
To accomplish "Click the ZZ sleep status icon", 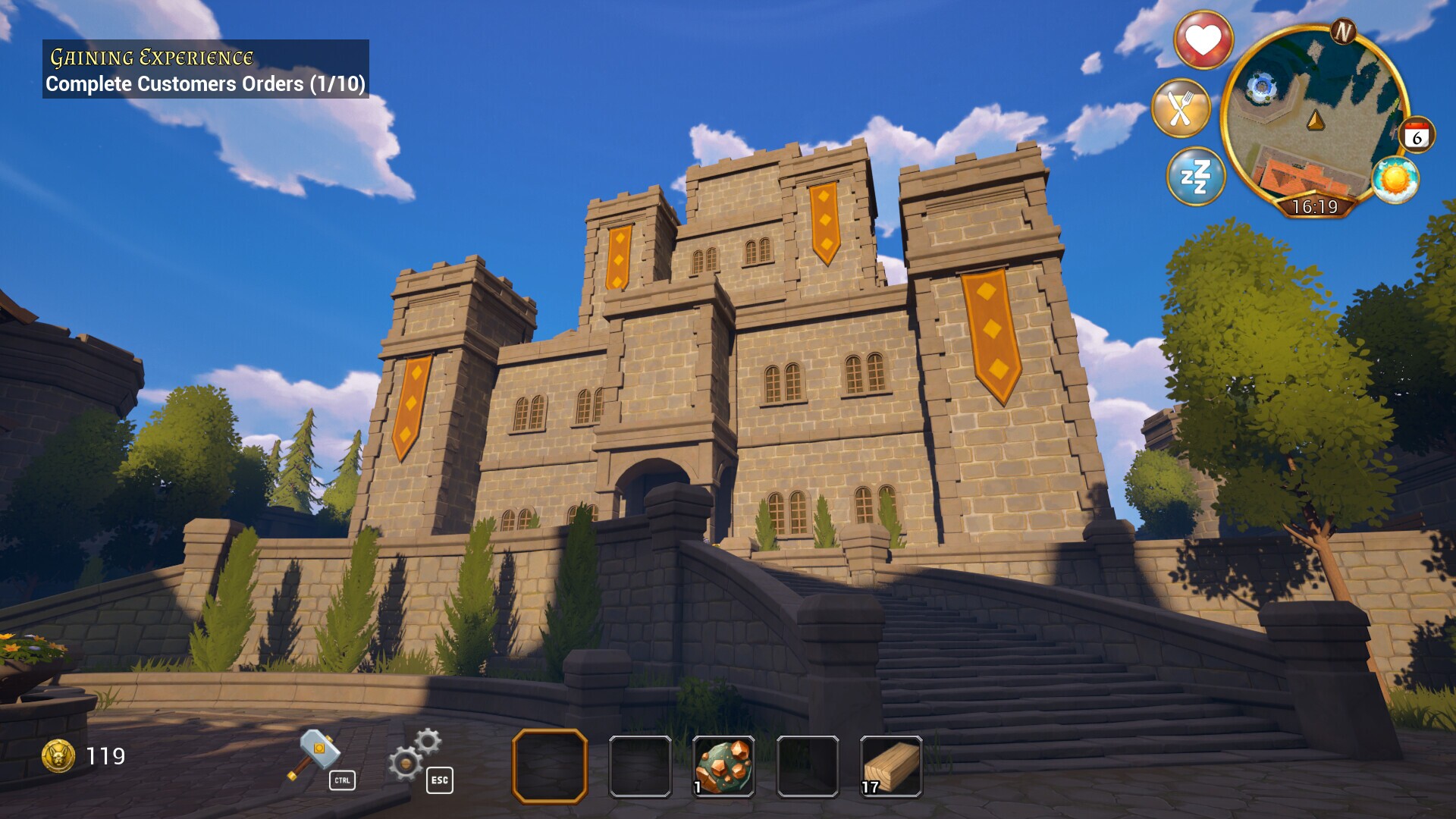I will (1195, 177).
